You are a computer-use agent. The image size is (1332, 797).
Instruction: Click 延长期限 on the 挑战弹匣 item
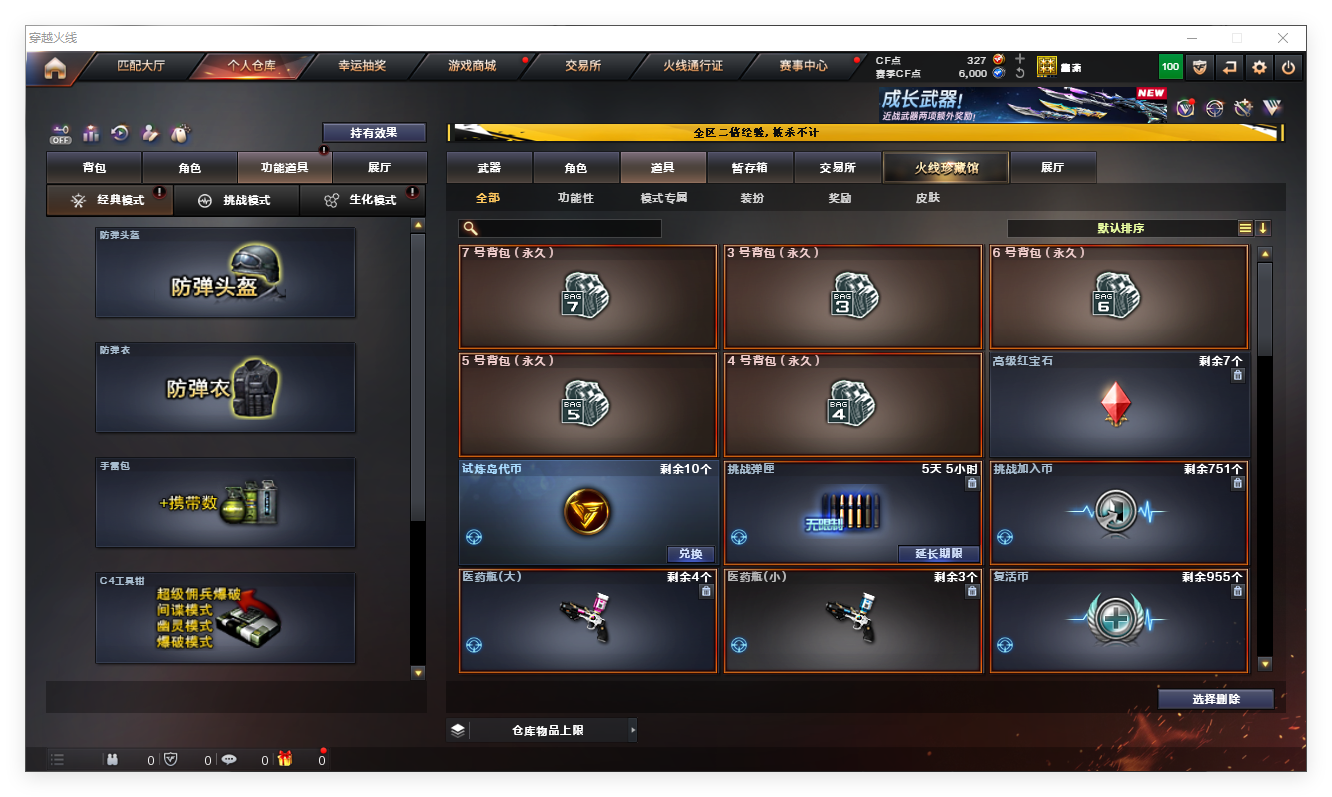pyautogui.click(x=938, y=554)
